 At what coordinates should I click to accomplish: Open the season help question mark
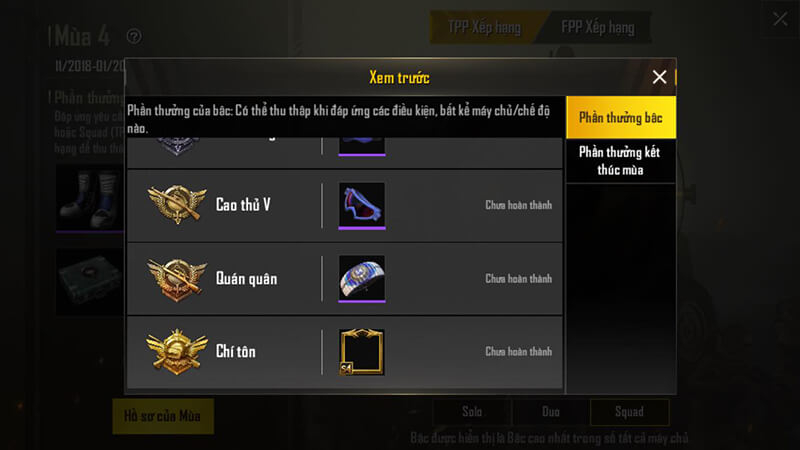point(134,37)
